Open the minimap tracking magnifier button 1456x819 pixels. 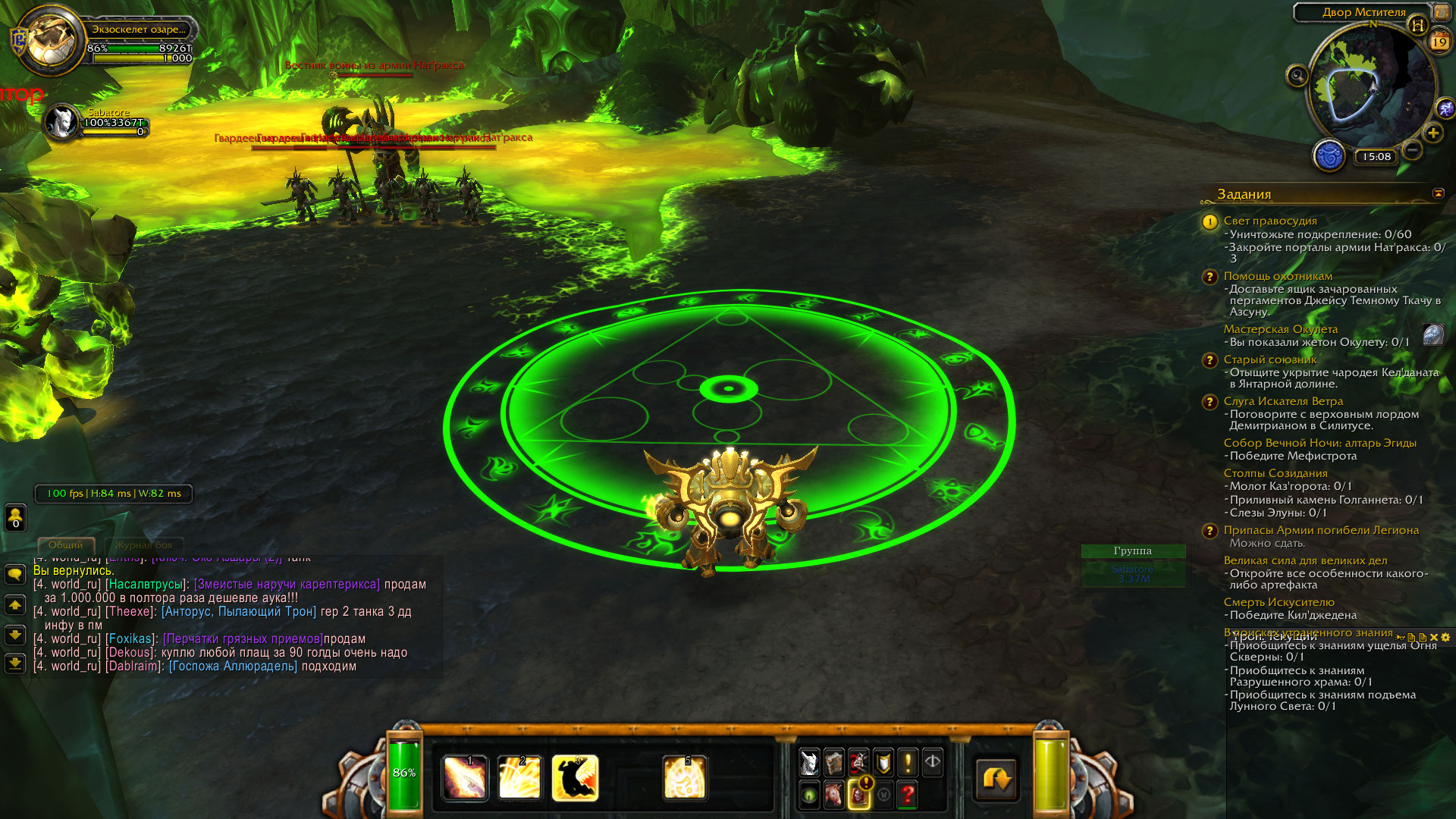(1298, 76)
